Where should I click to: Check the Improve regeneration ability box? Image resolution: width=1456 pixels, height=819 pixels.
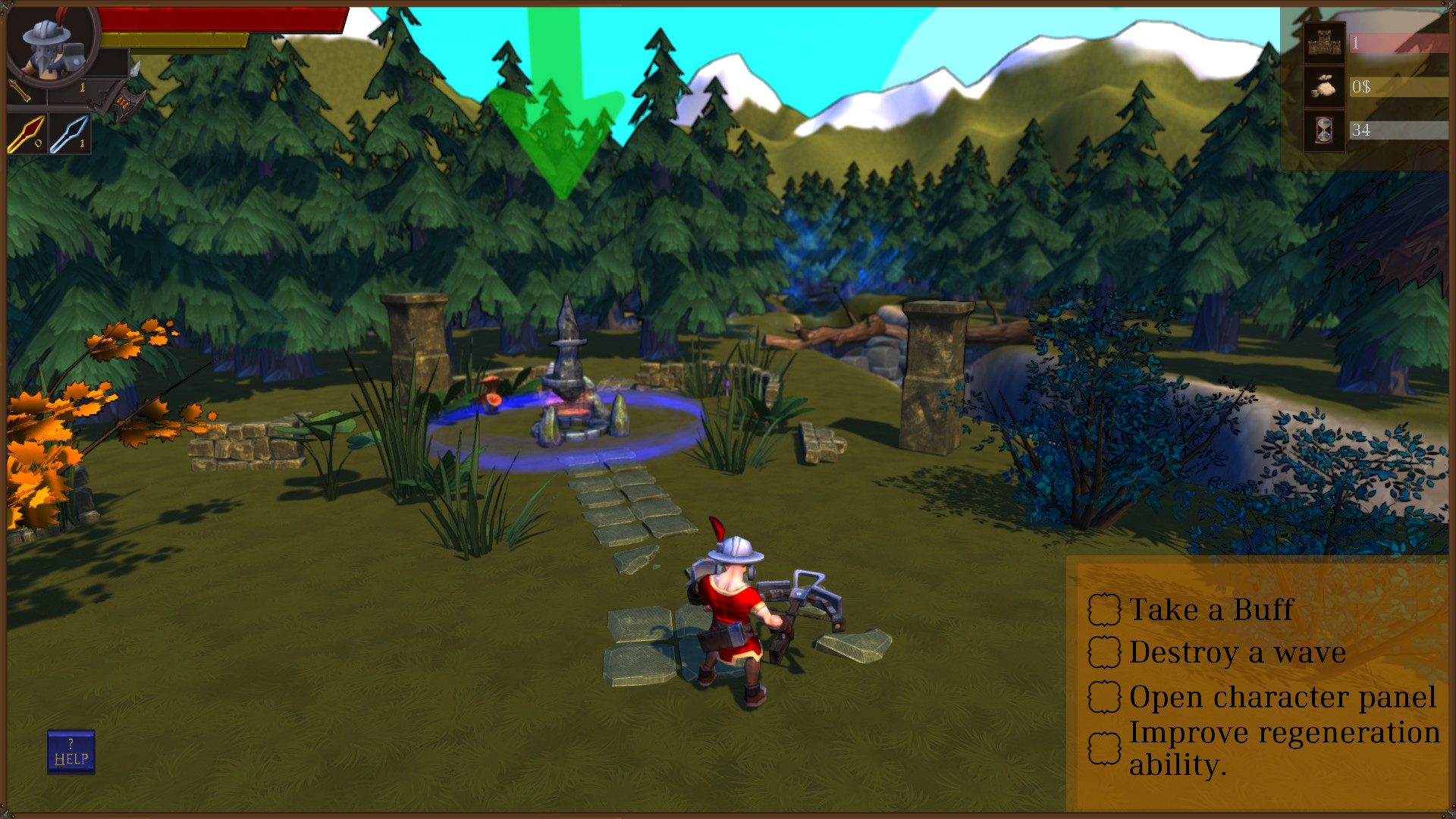click(x=1104, y=748)
